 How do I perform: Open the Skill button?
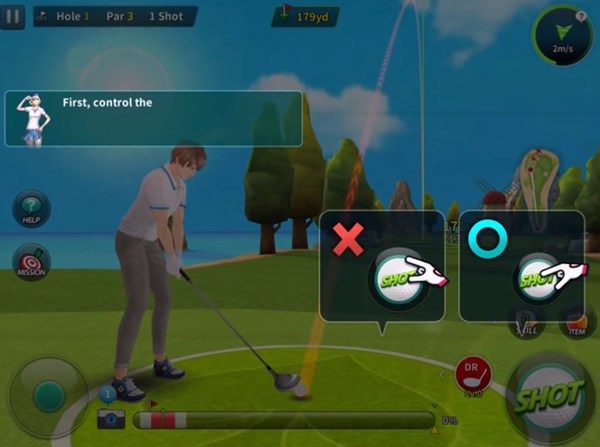coord(527,322)
